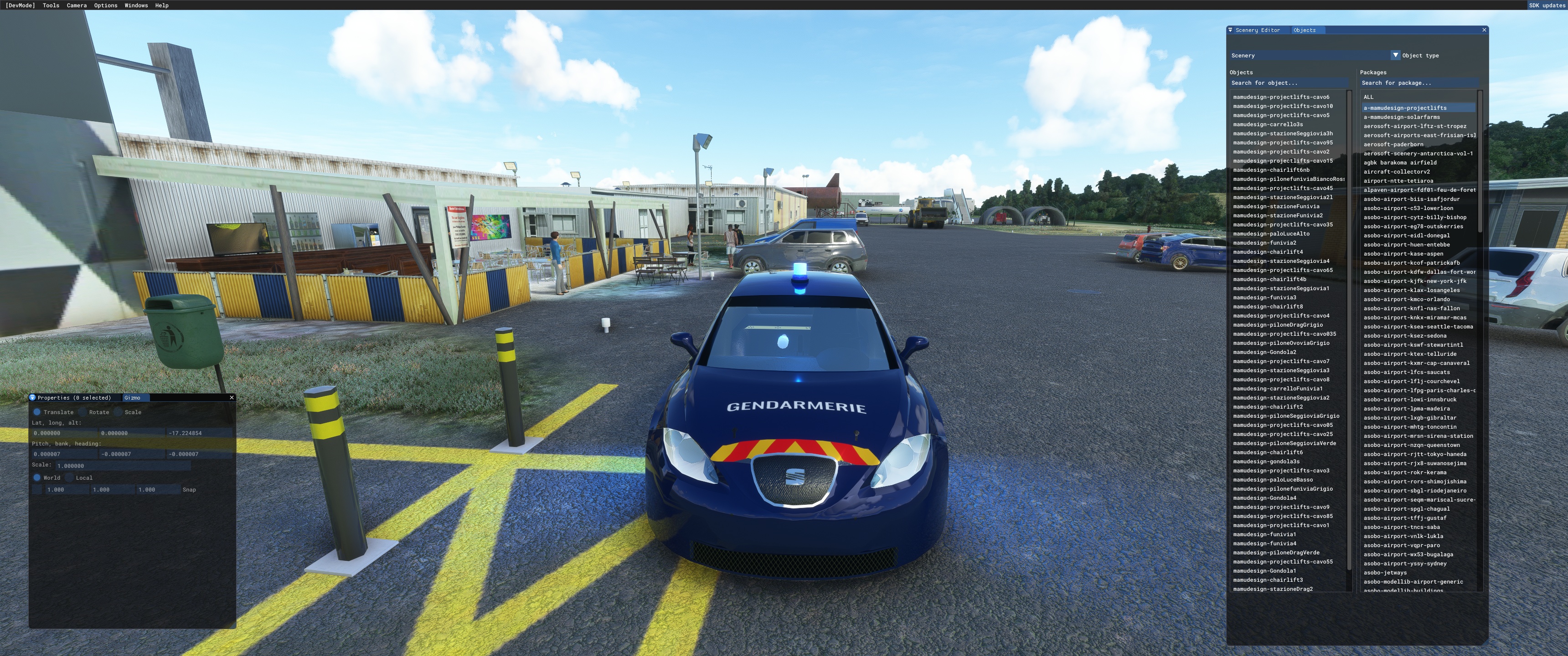The width and height of the screenshot is (1568, 656).
Task: Open the Object type dropdown
Action: point(1396,56)
